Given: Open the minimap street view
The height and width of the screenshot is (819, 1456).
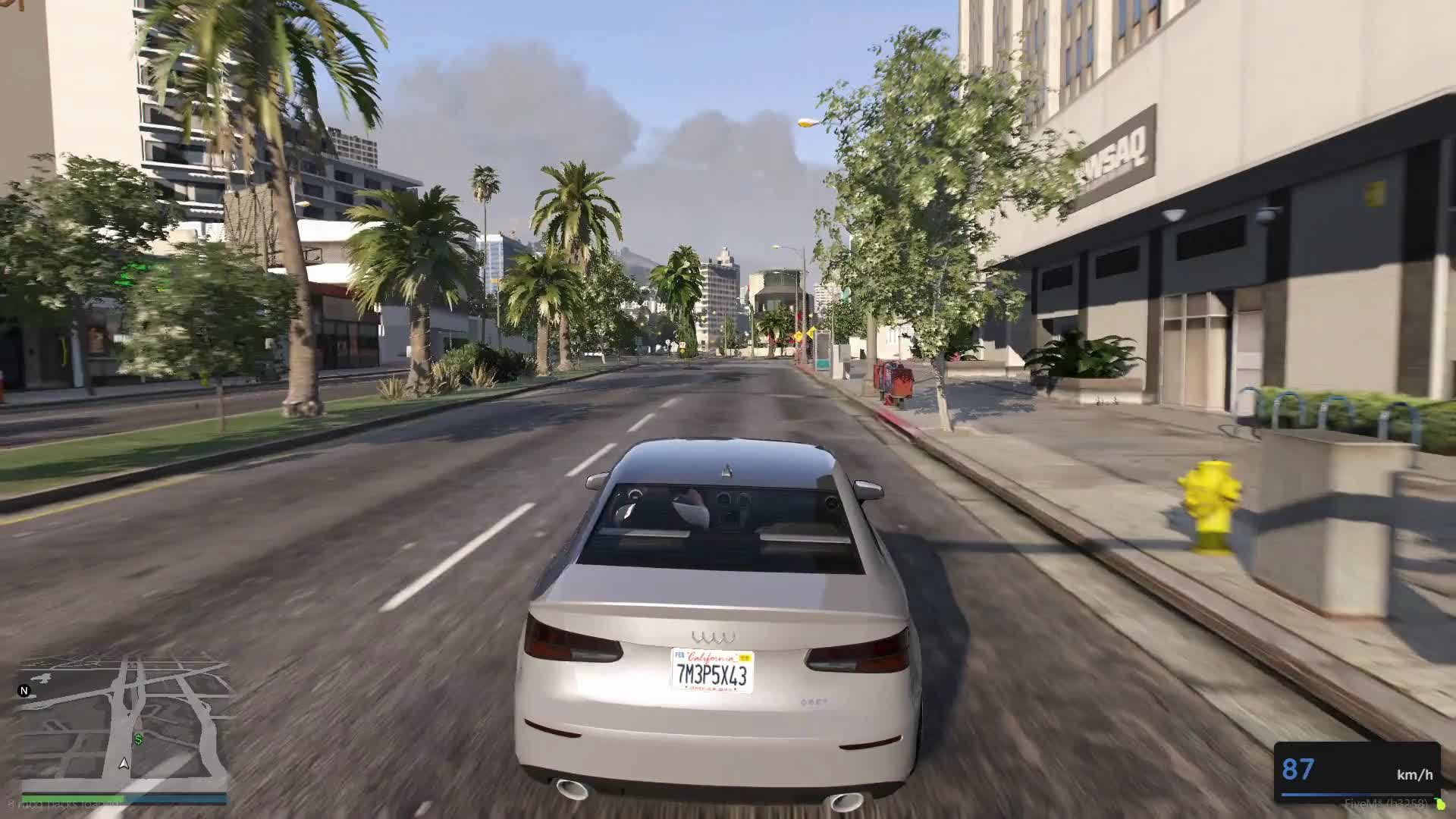Looking at the screenshot, I should tap(124, 720).
